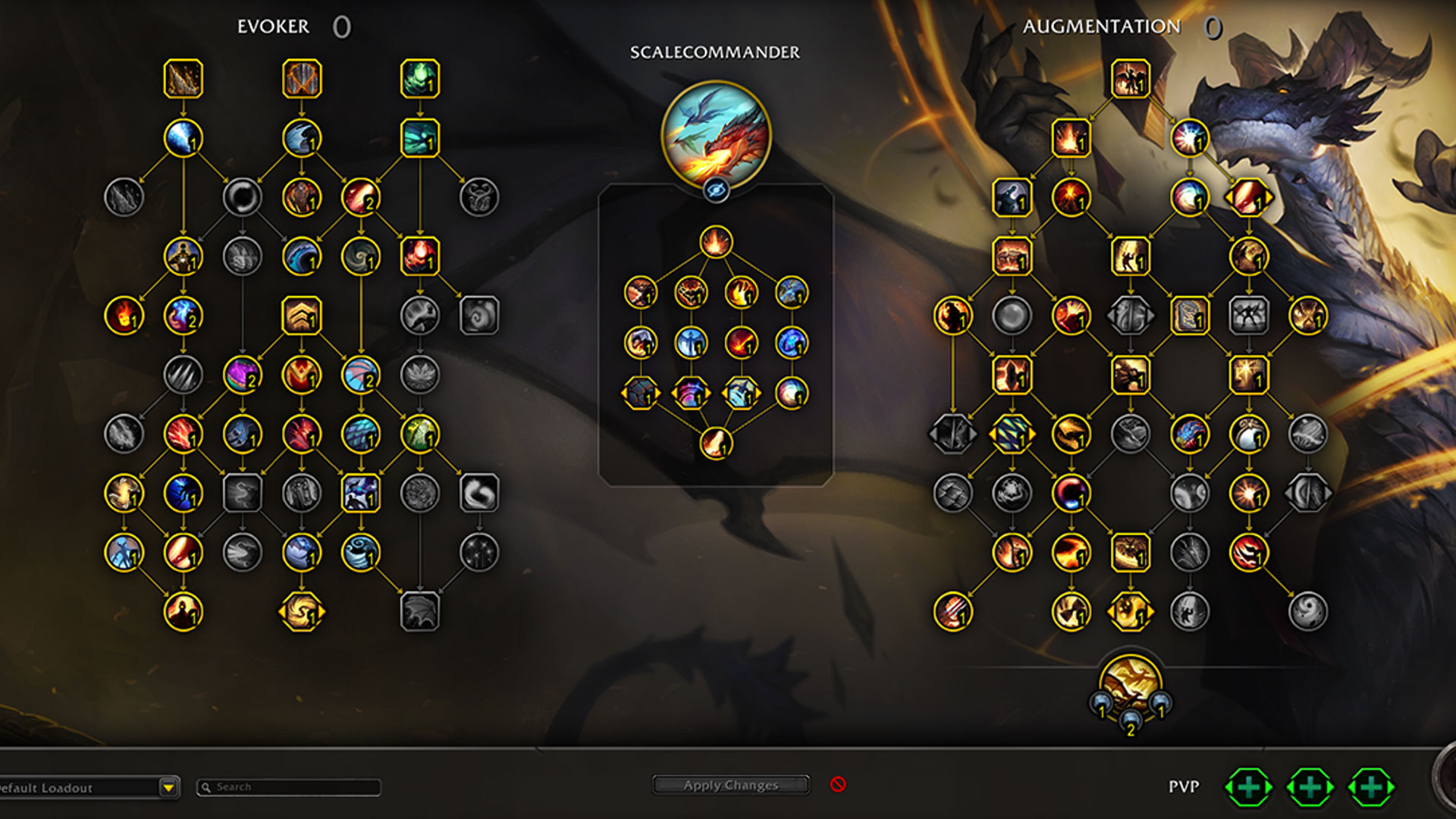The image size is (1456, 819).
Task: Select the Scalecommander dragon portrait
Action: (x=716, y=135)
